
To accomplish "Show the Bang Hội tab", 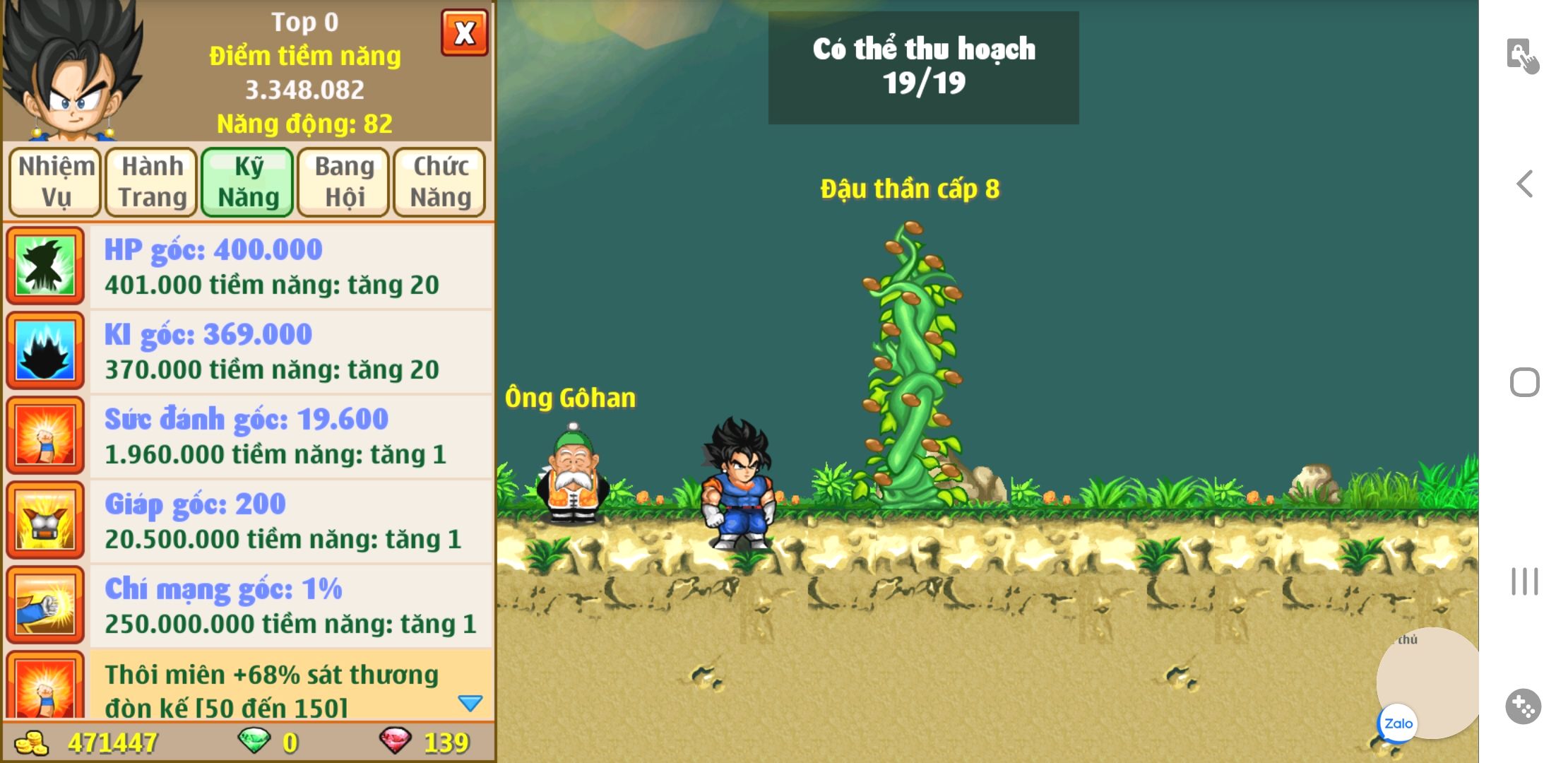I will 344,182.
